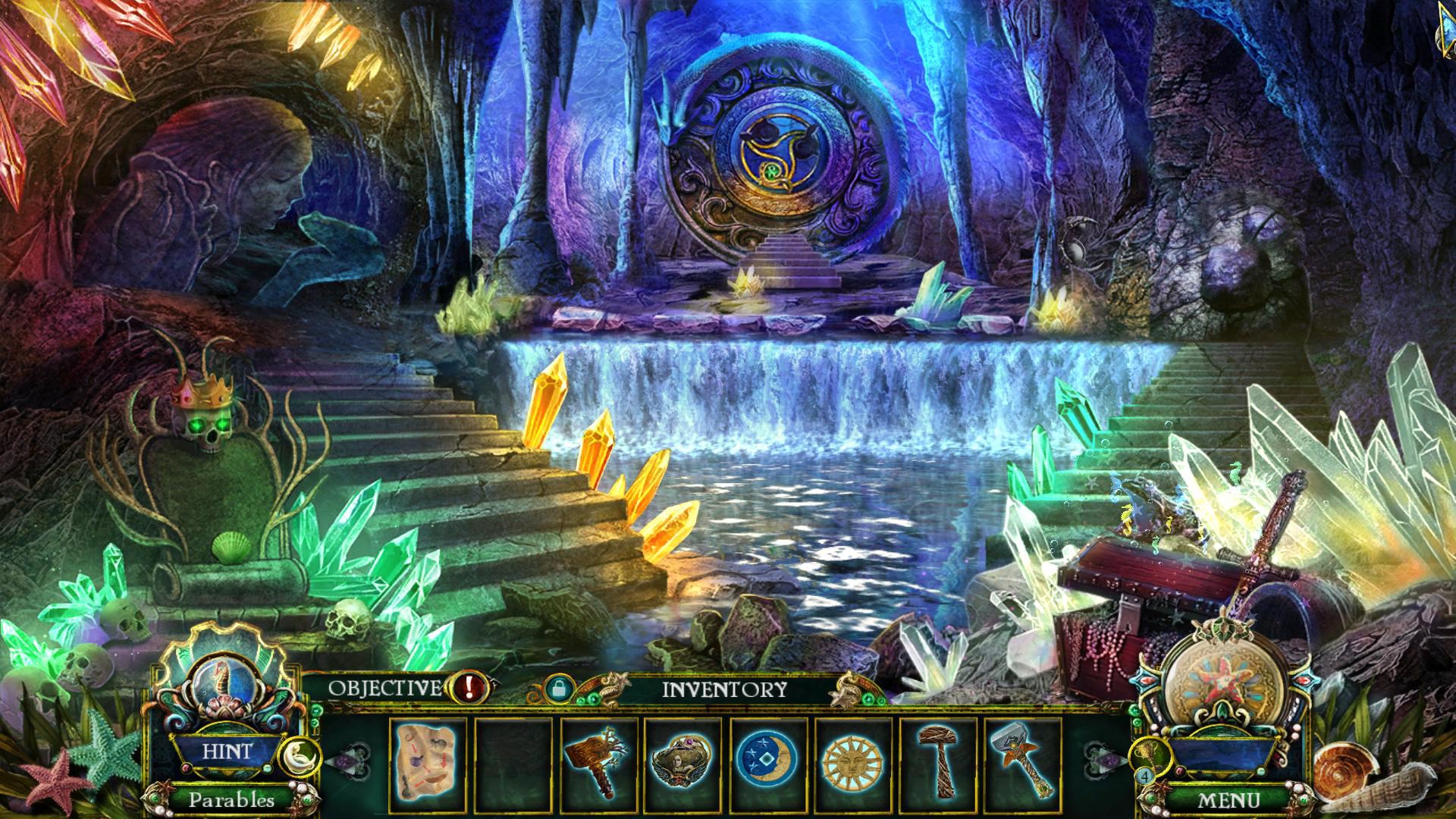Use the HINT button
Image resolution: width=1456 pixels, height=819 pixels.
(x=227, y=752)
